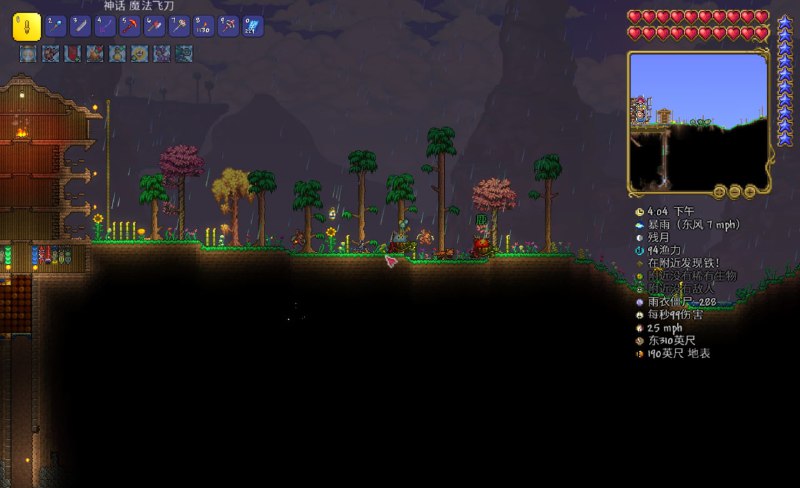Choose the grey sword in slot 3
This screenshot has height=488, width=800.
[80, 26]
